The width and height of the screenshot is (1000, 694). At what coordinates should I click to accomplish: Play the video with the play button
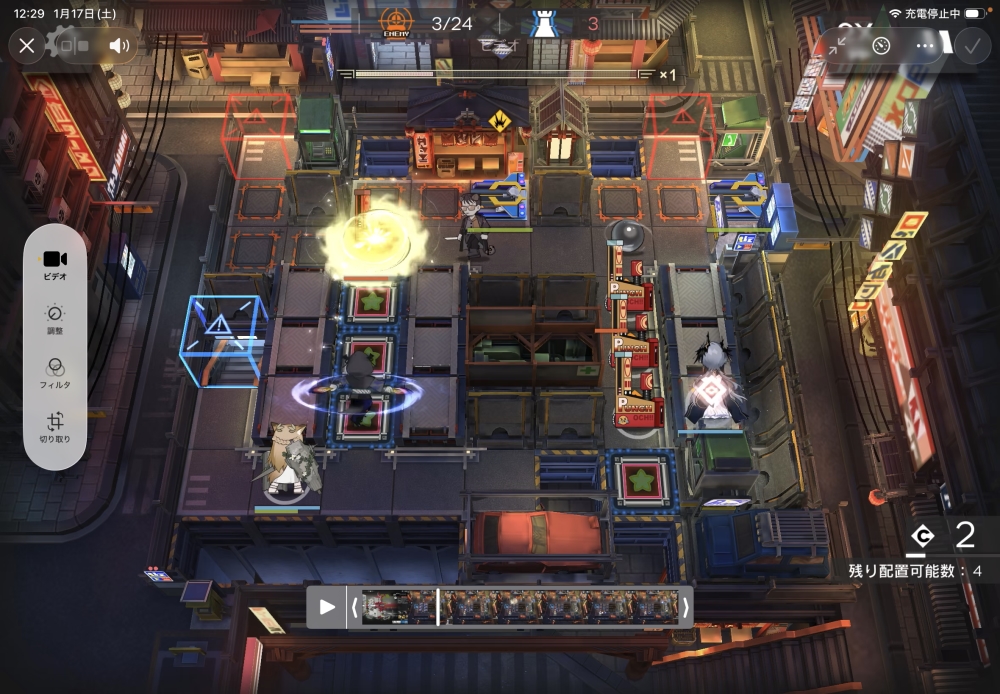[x=326, y=607]
